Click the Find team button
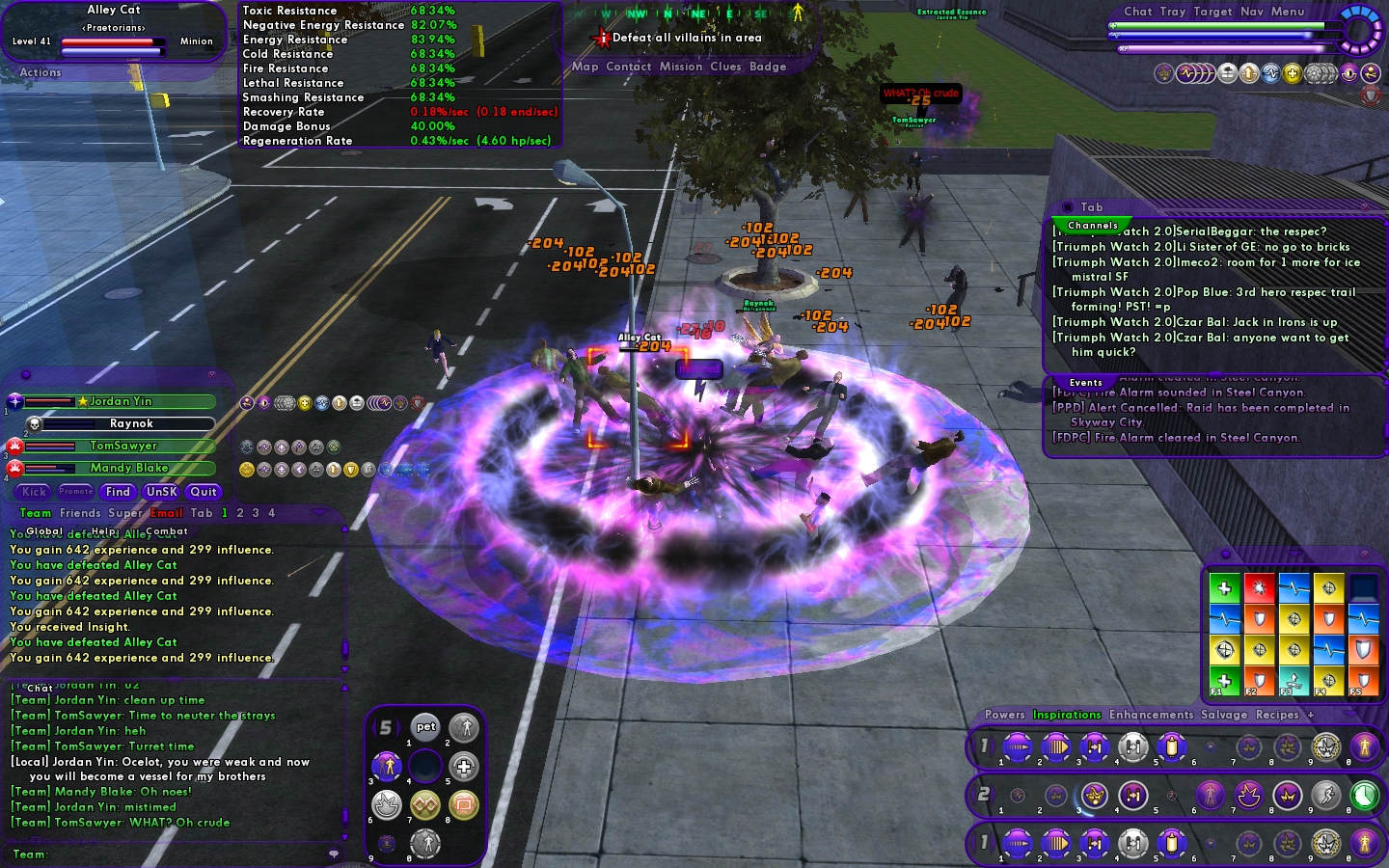The height and width of the screenshot is (868, 1389). click(x=118, y=492)
